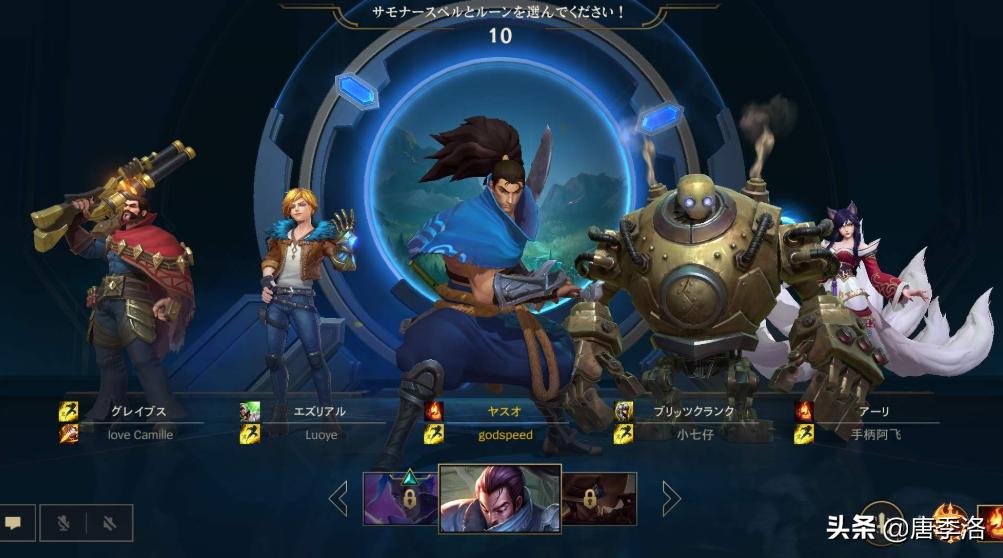Open the chat box button
This screenshot has width=1003, height=558.
pos(14,522)
